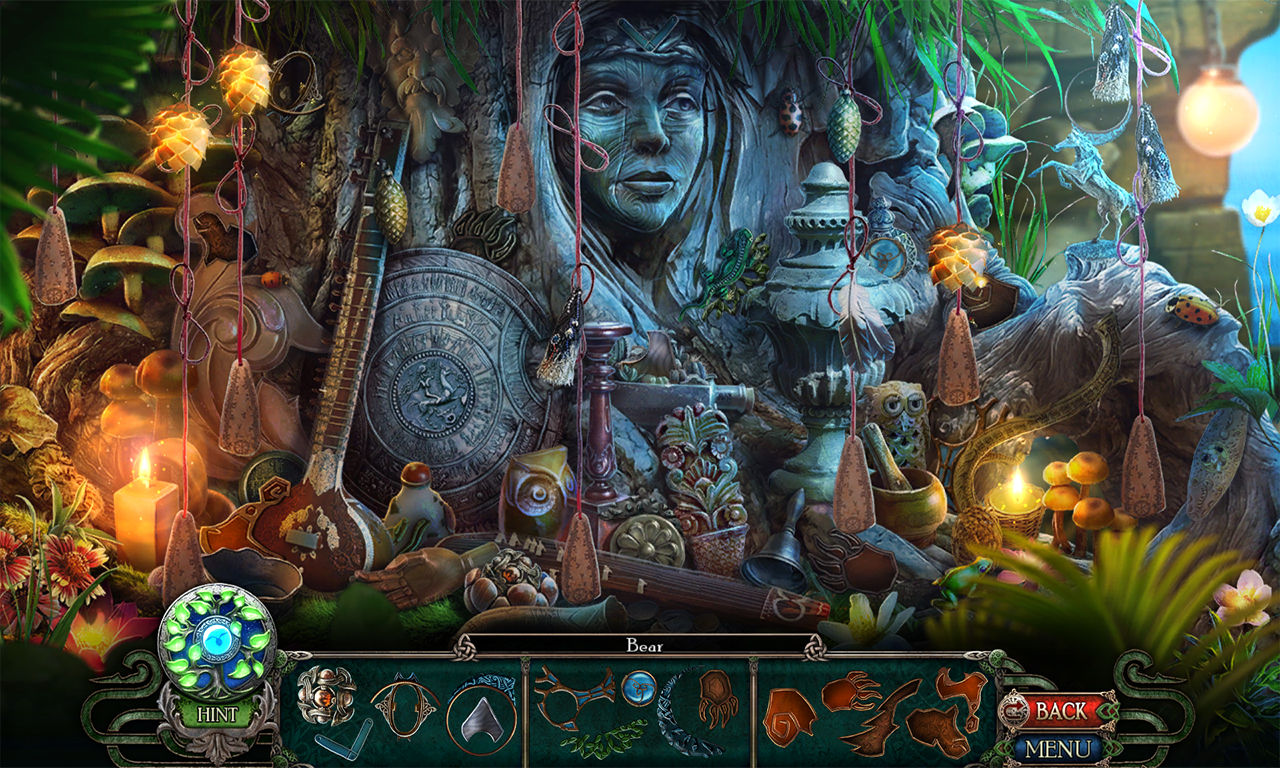Select the blue medallion icon in the item tray
Screen dimensions: 1280x768
point(639,688)
